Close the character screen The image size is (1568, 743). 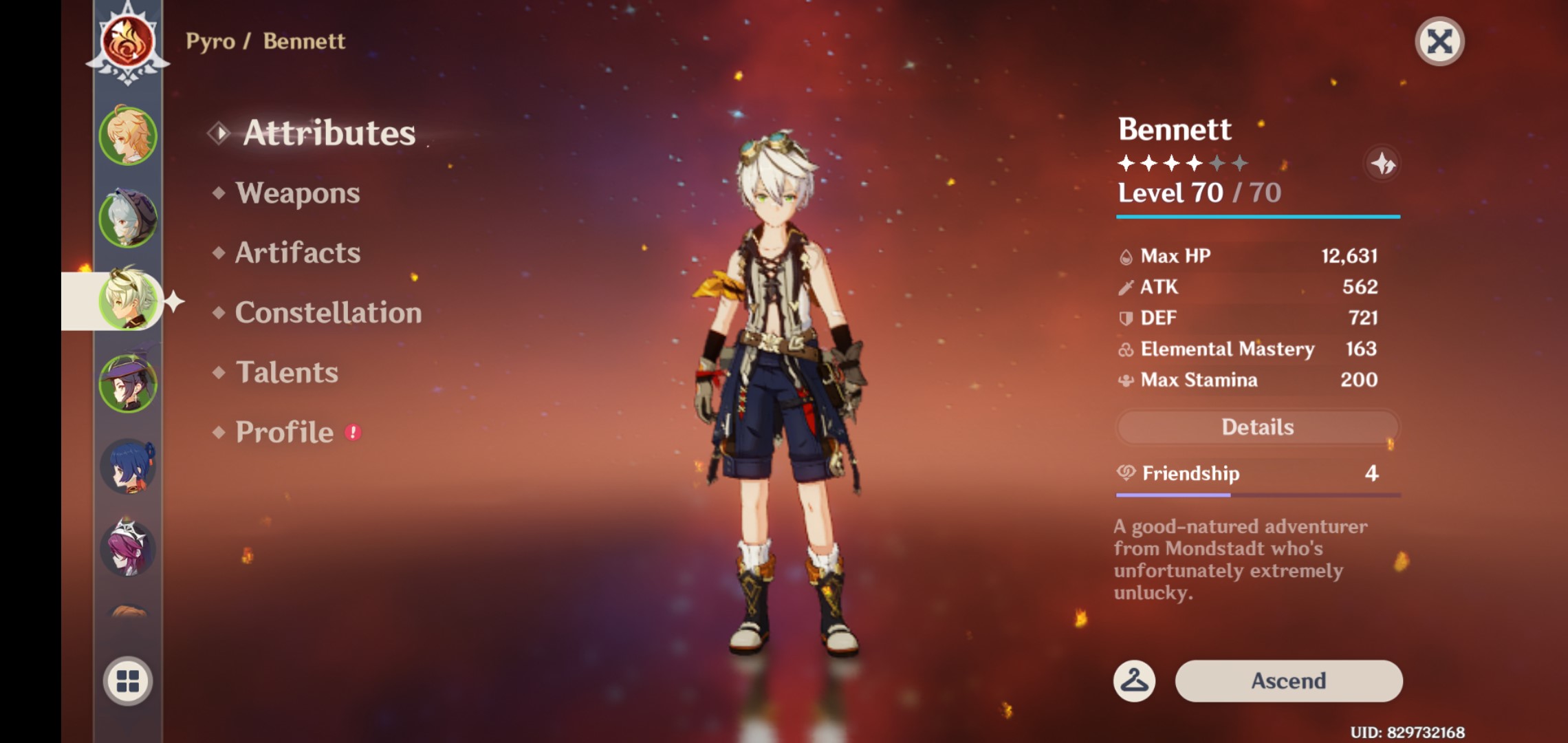[1441, 43]
